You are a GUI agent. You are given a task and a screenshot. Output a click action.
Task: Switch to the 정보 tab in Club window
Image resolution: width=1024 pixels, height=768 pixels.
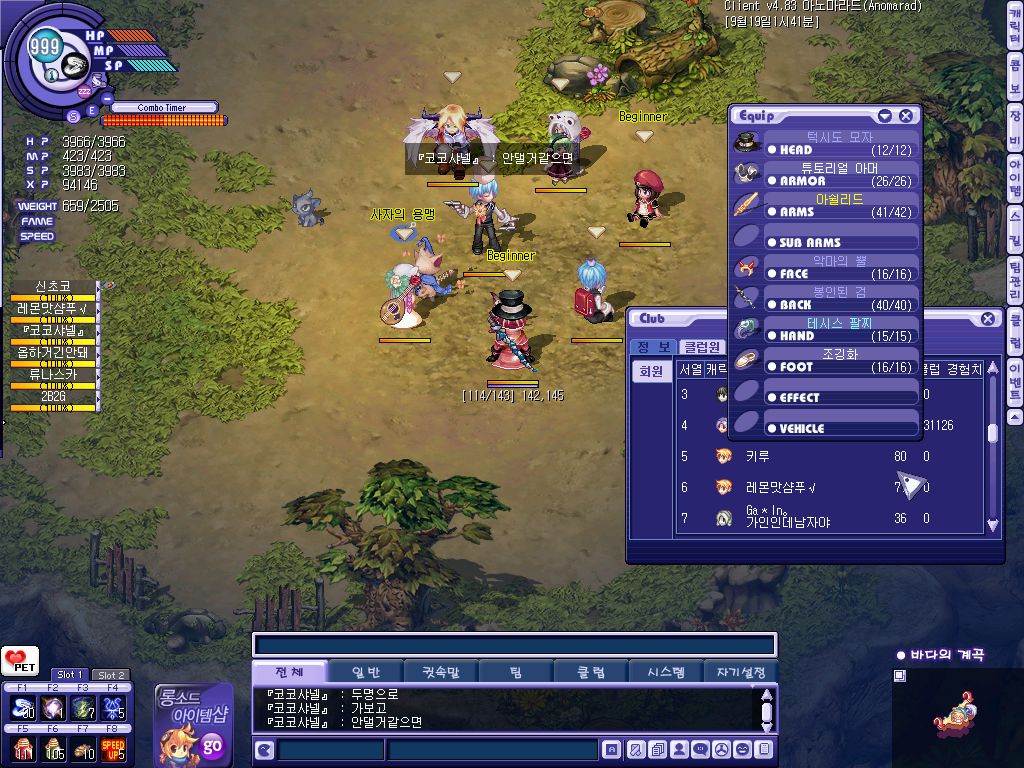[x=652, y=347]
